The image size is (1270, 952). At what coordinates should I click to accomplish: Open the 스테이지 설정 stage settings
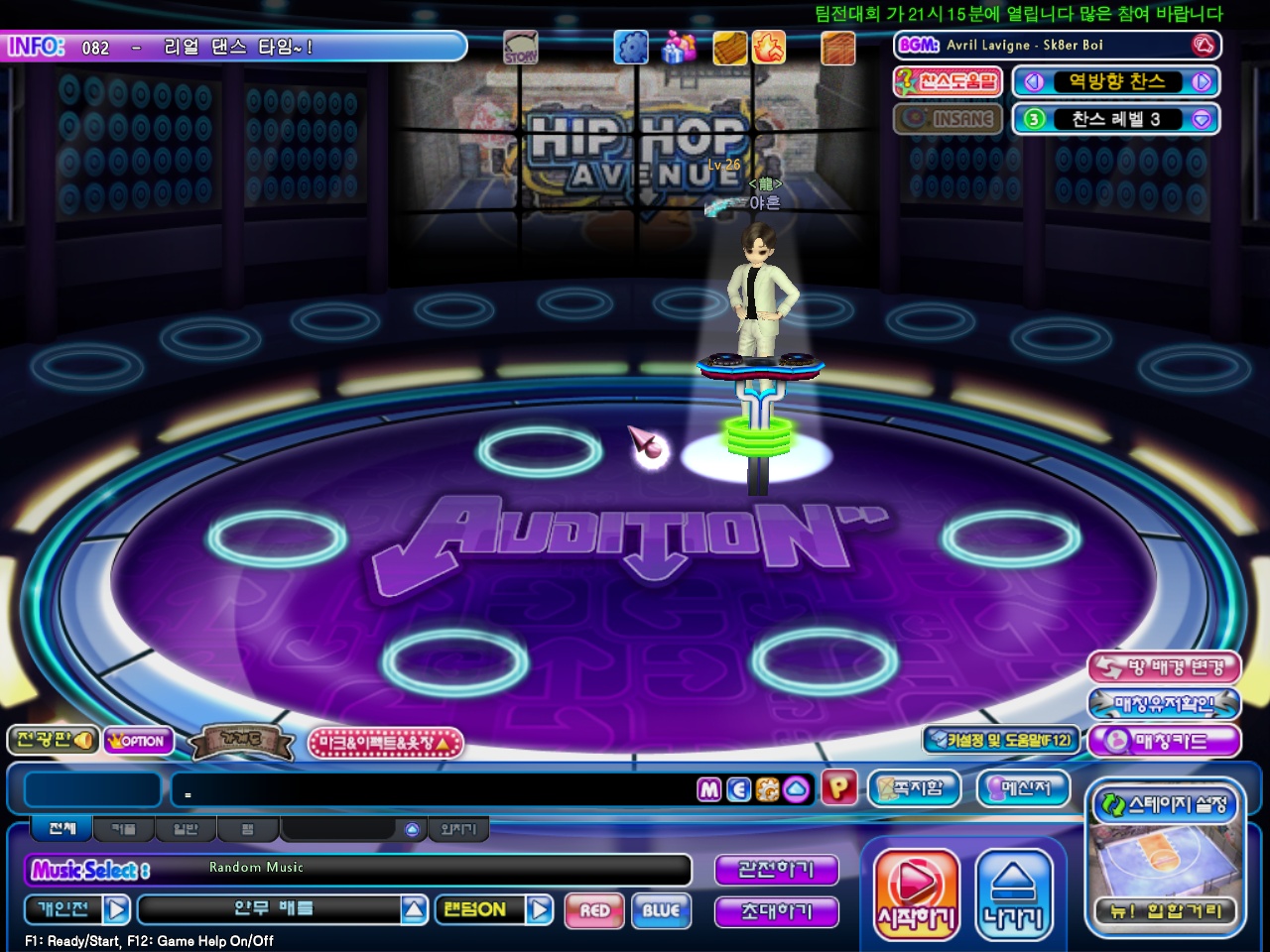(x=1166, y=804)
